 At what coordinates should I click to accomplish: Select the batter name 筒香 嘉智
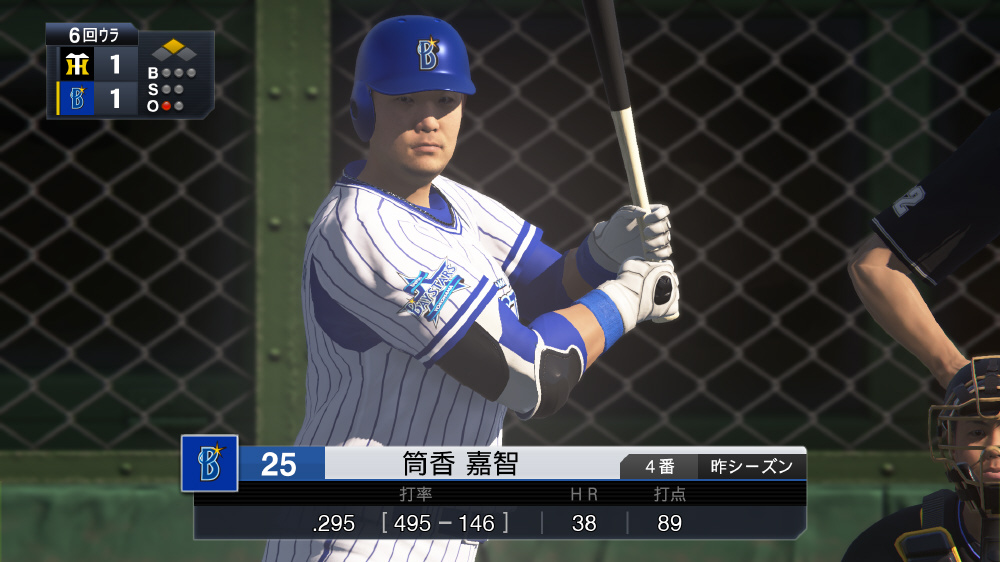click(460, 464)
